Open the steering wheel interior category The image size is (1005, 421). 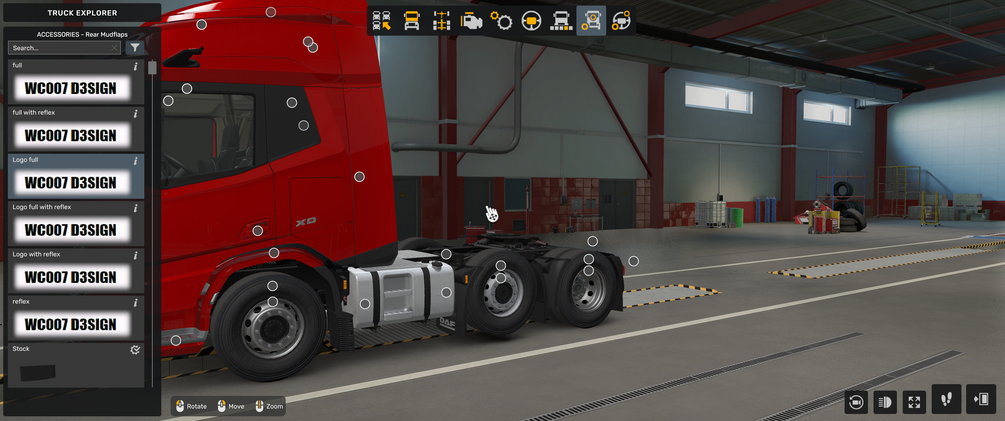click(x=531, y=21)
